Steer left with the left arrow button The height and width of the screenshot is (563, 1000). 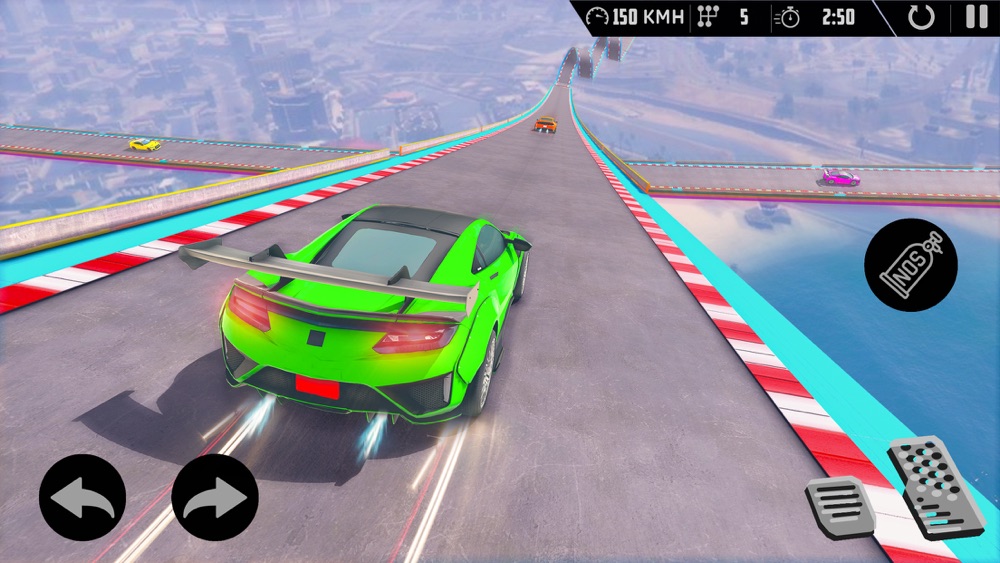(x=82, y=498)
